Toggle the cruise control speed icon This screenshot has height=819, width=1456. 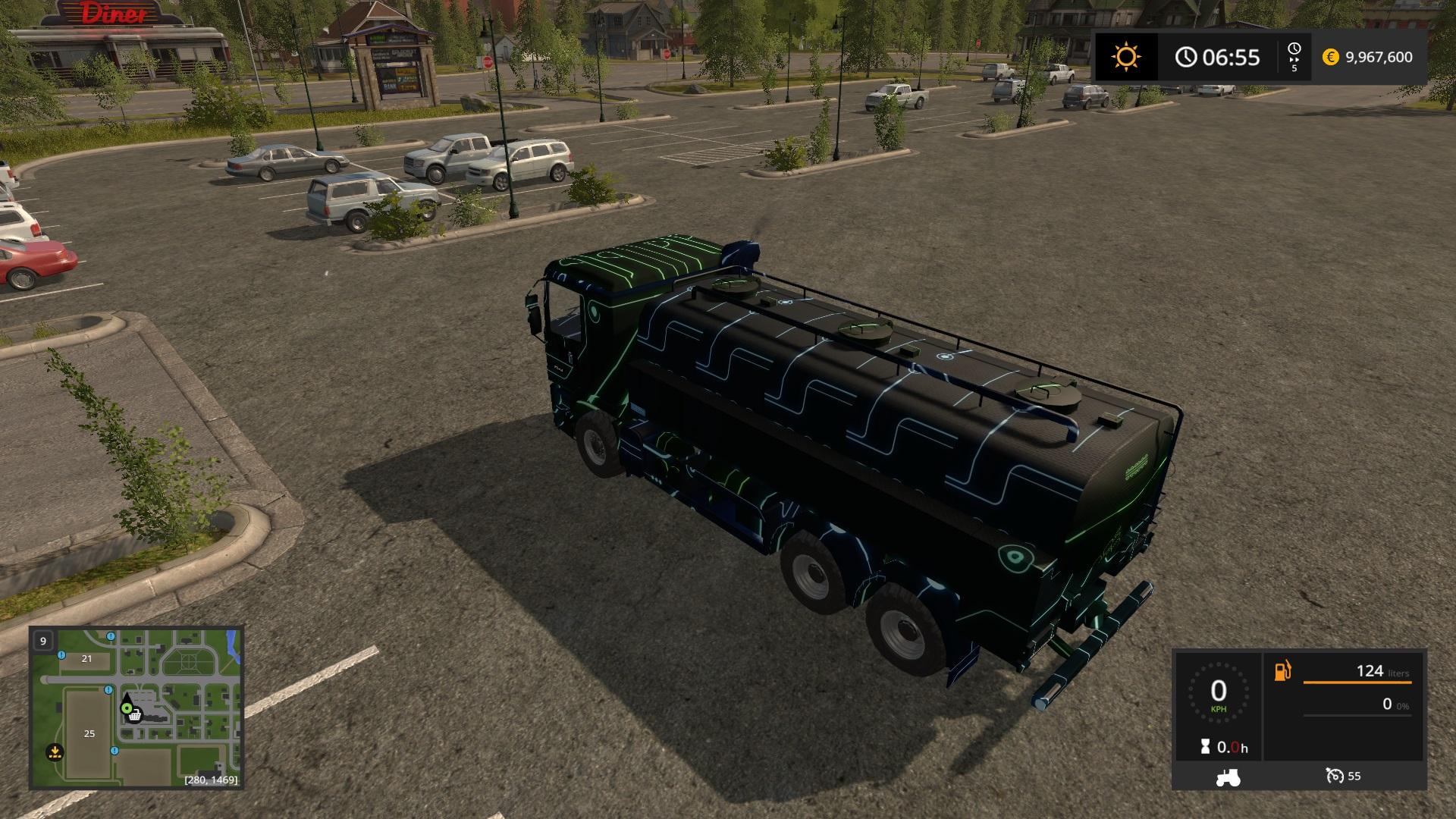1334,776
